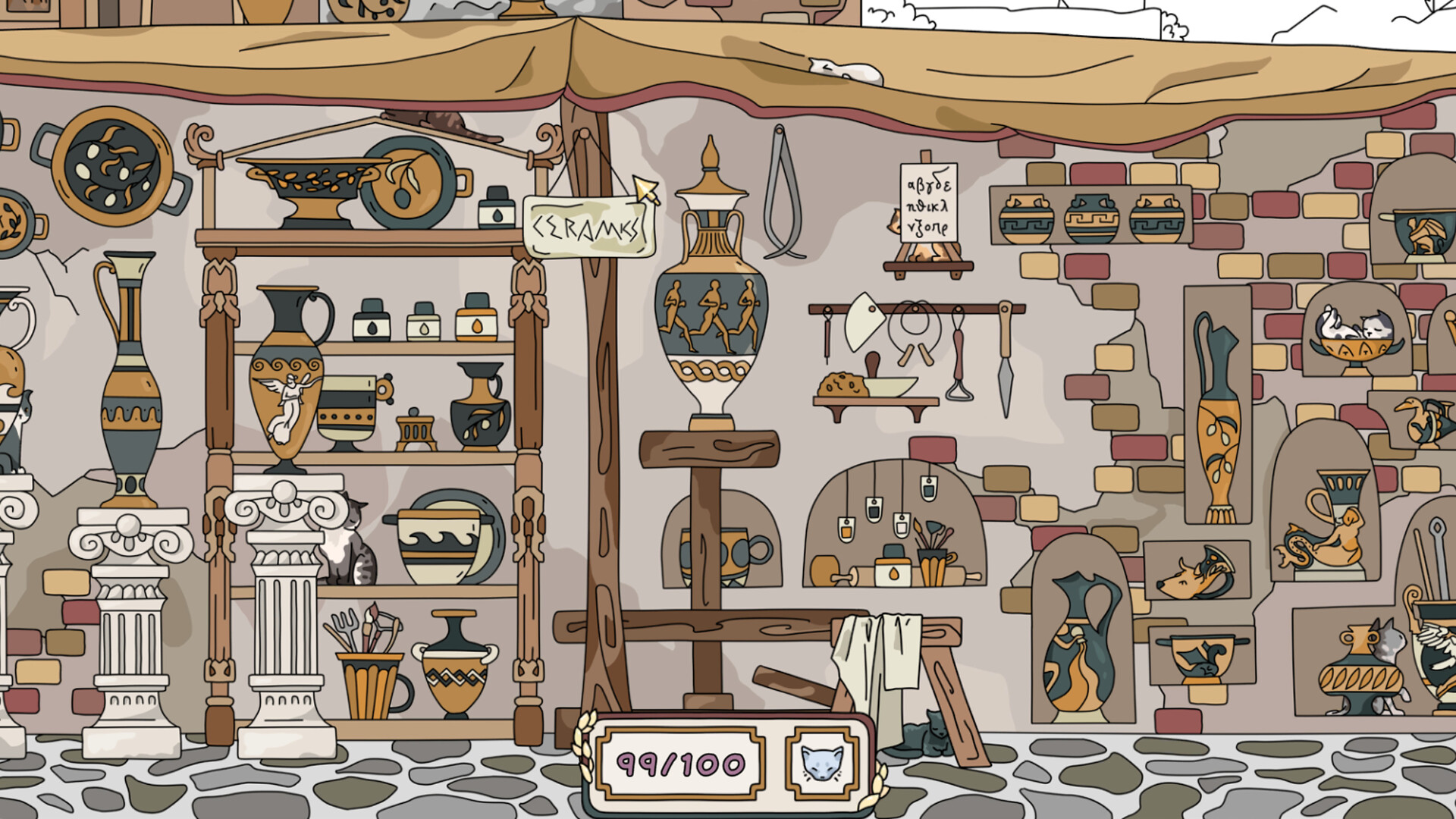Click the large runner-figure amphora on the stand

(x=711, y=303)
